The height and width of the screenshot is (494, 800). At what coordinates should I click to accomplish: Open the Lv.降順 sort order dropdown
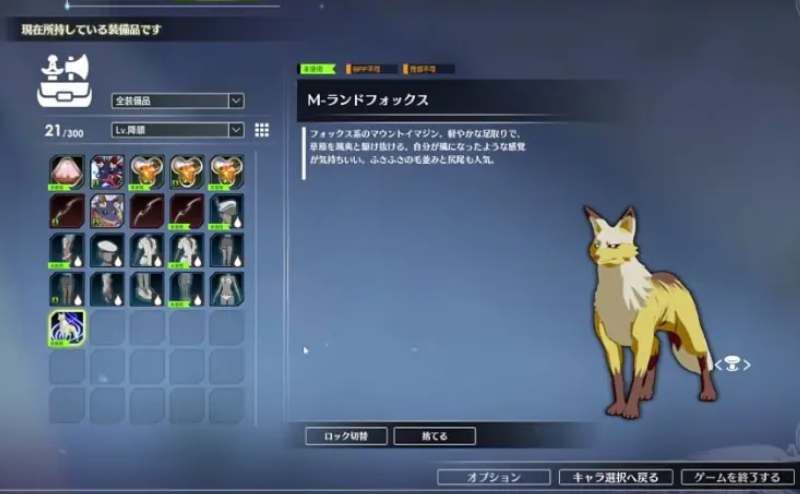[x=177, y=130]
